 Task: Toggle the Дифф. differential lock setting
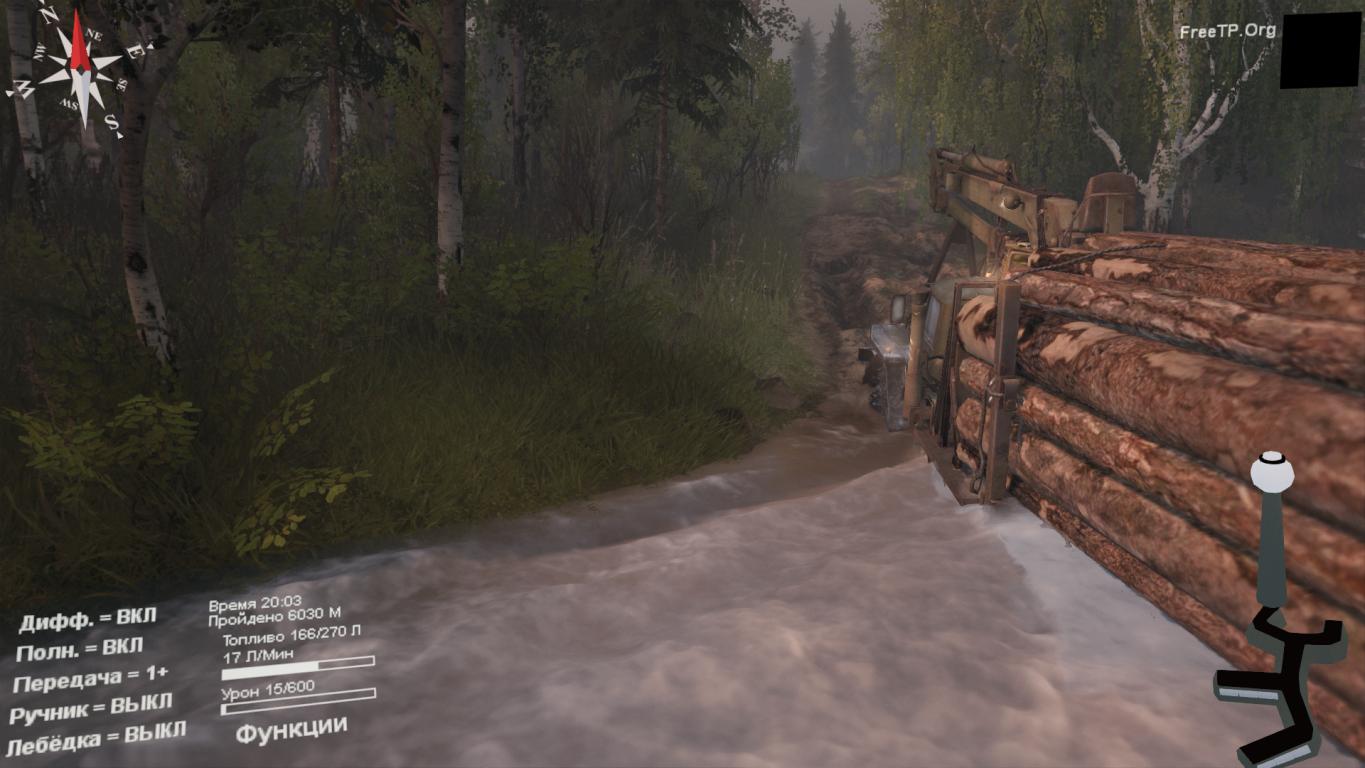[x=88, y=620]
